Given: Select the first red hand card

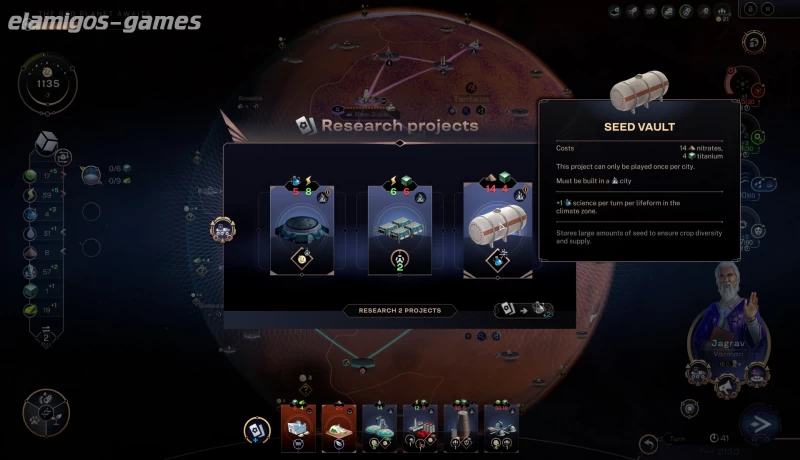Looking at the screenshot, I should click(297, 425).
